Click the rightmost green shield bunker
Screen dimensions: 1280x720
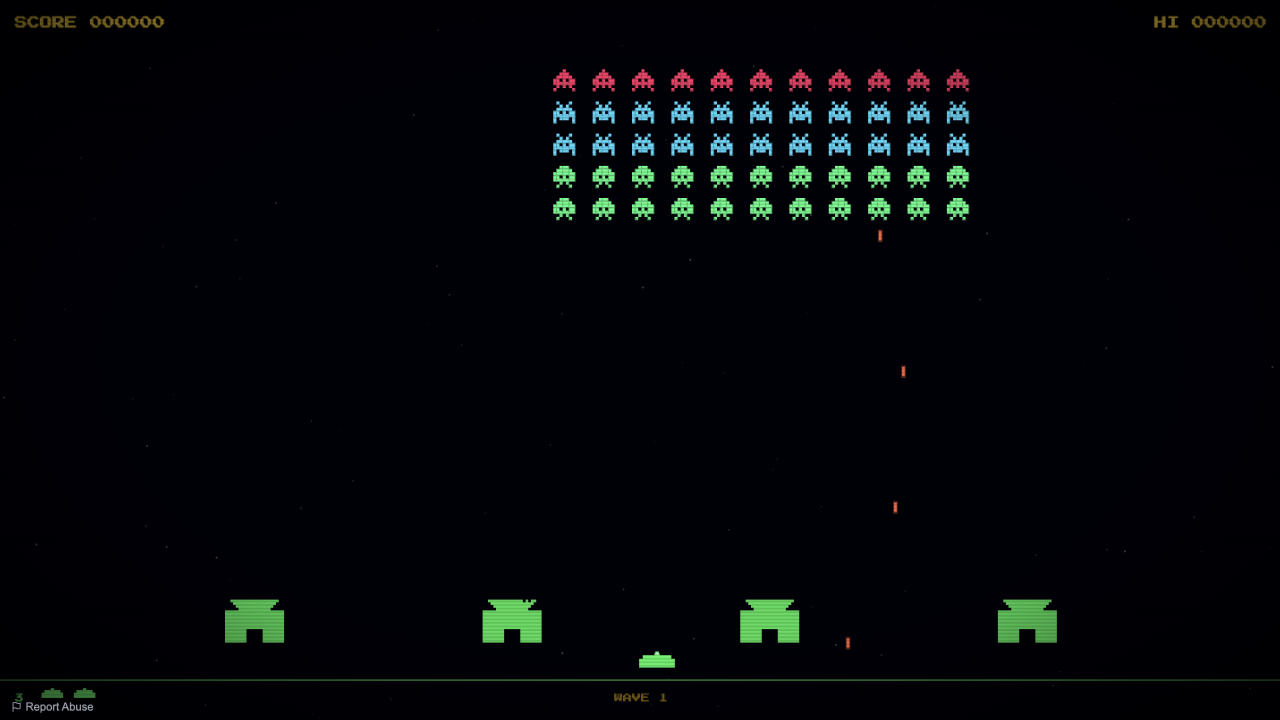coord(1026,622)
